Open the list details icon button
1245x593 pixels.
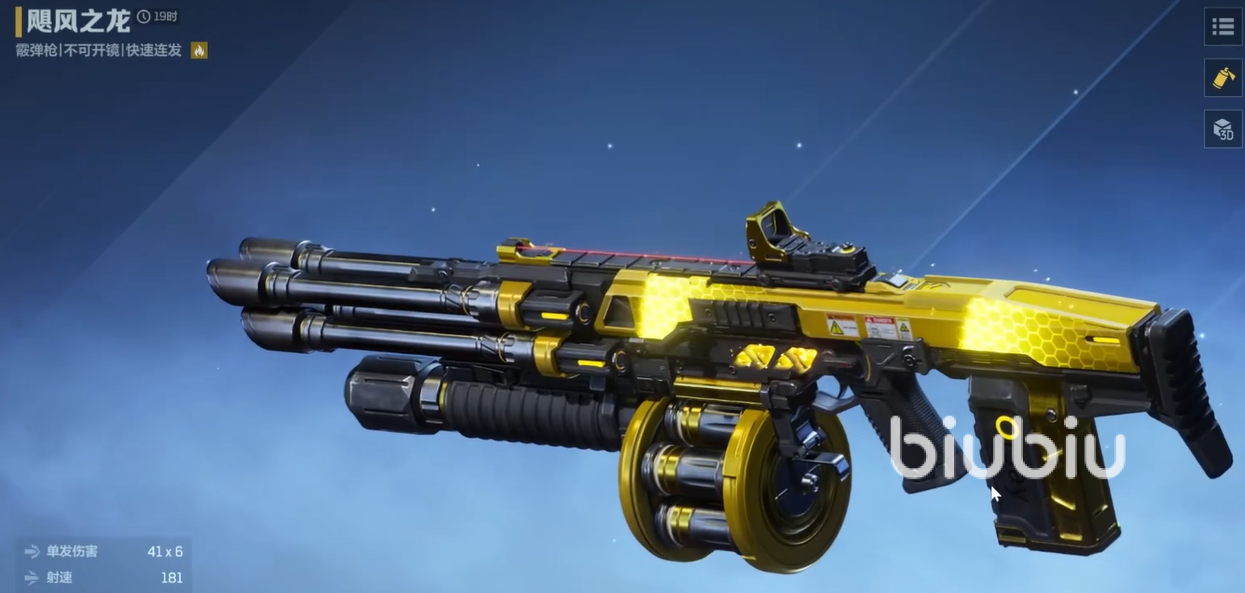click(1223, 27)
